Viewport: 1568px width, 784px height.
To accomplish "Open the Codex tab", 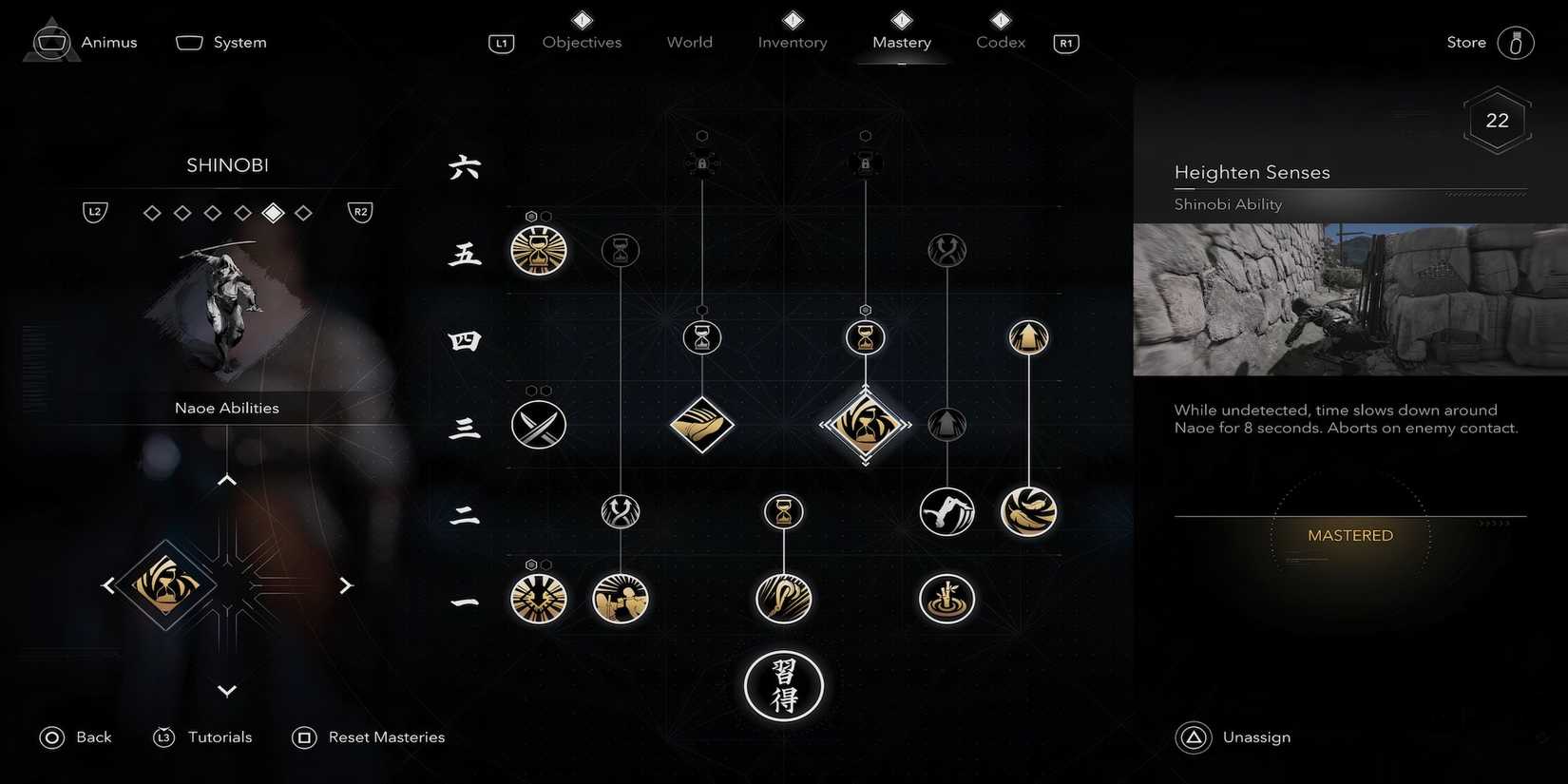I will pos(999,42).
